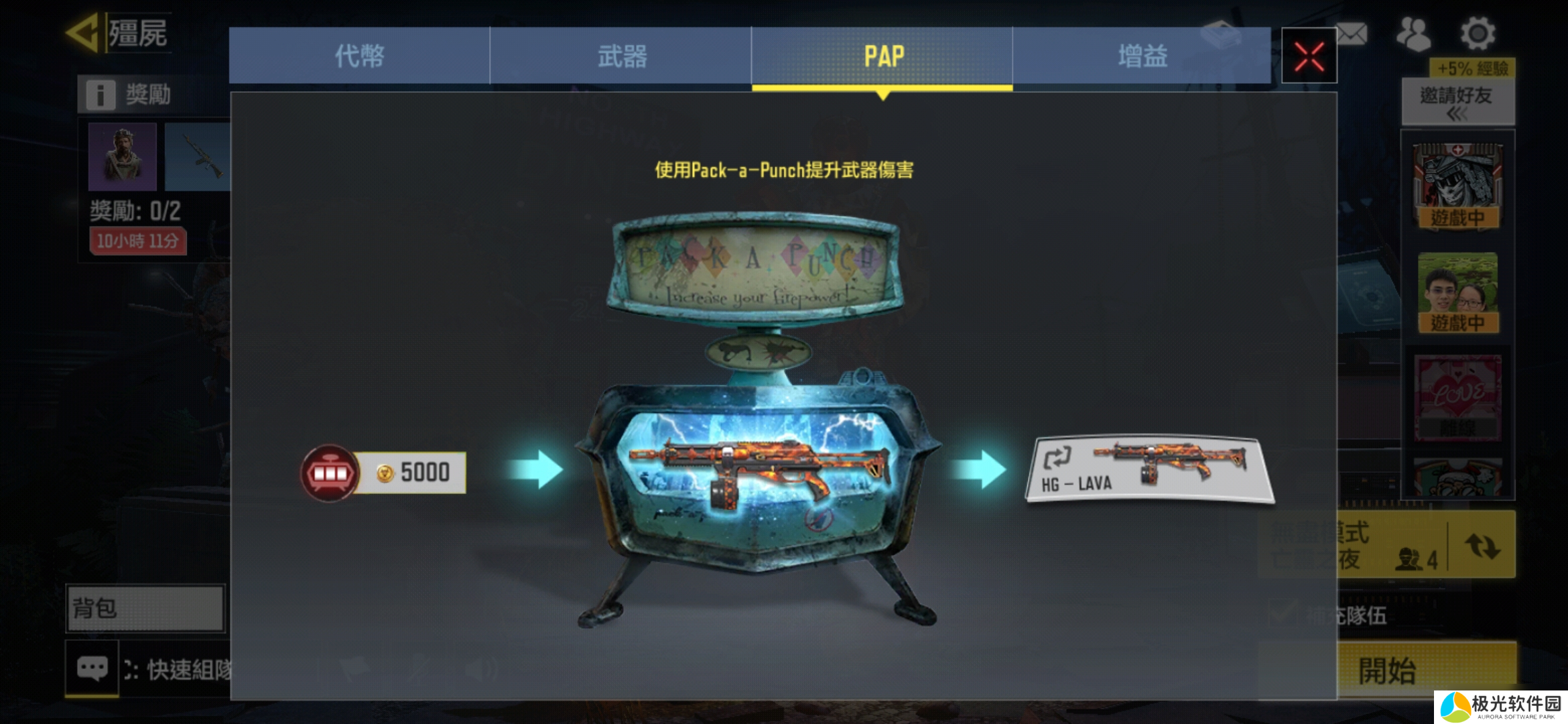Check the 10小時 11分 reward countdown
Viewport: 1568px width, 724px height.
[x=136, y=242]
